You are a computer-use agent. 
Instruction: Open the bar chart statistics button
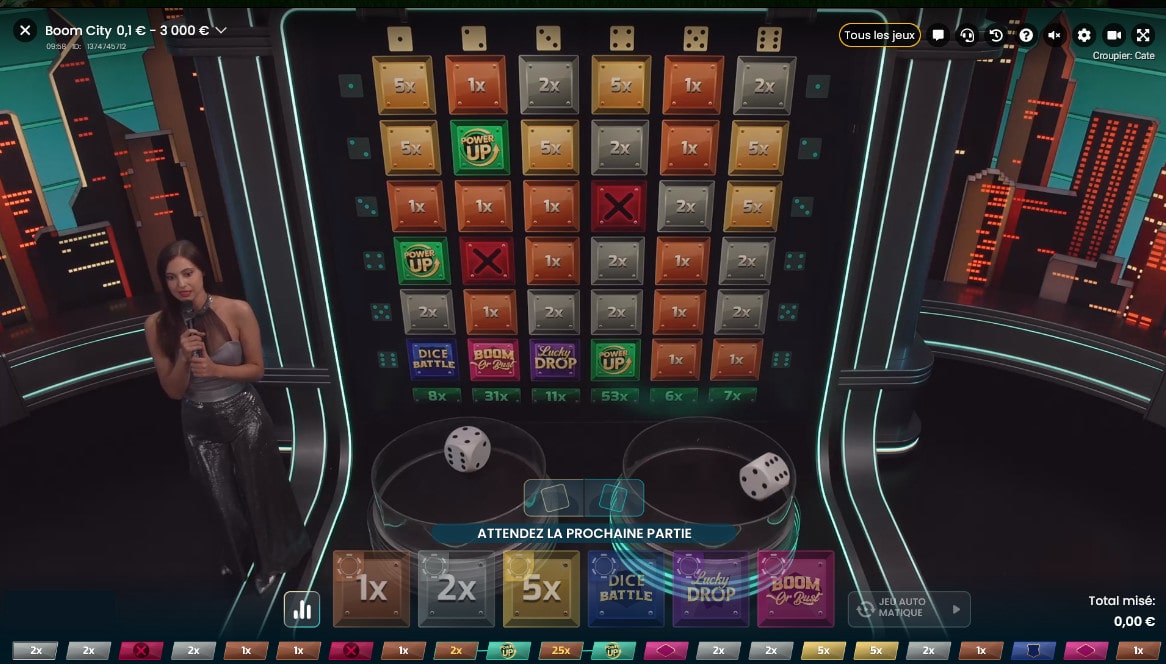(x=302, y=609)
